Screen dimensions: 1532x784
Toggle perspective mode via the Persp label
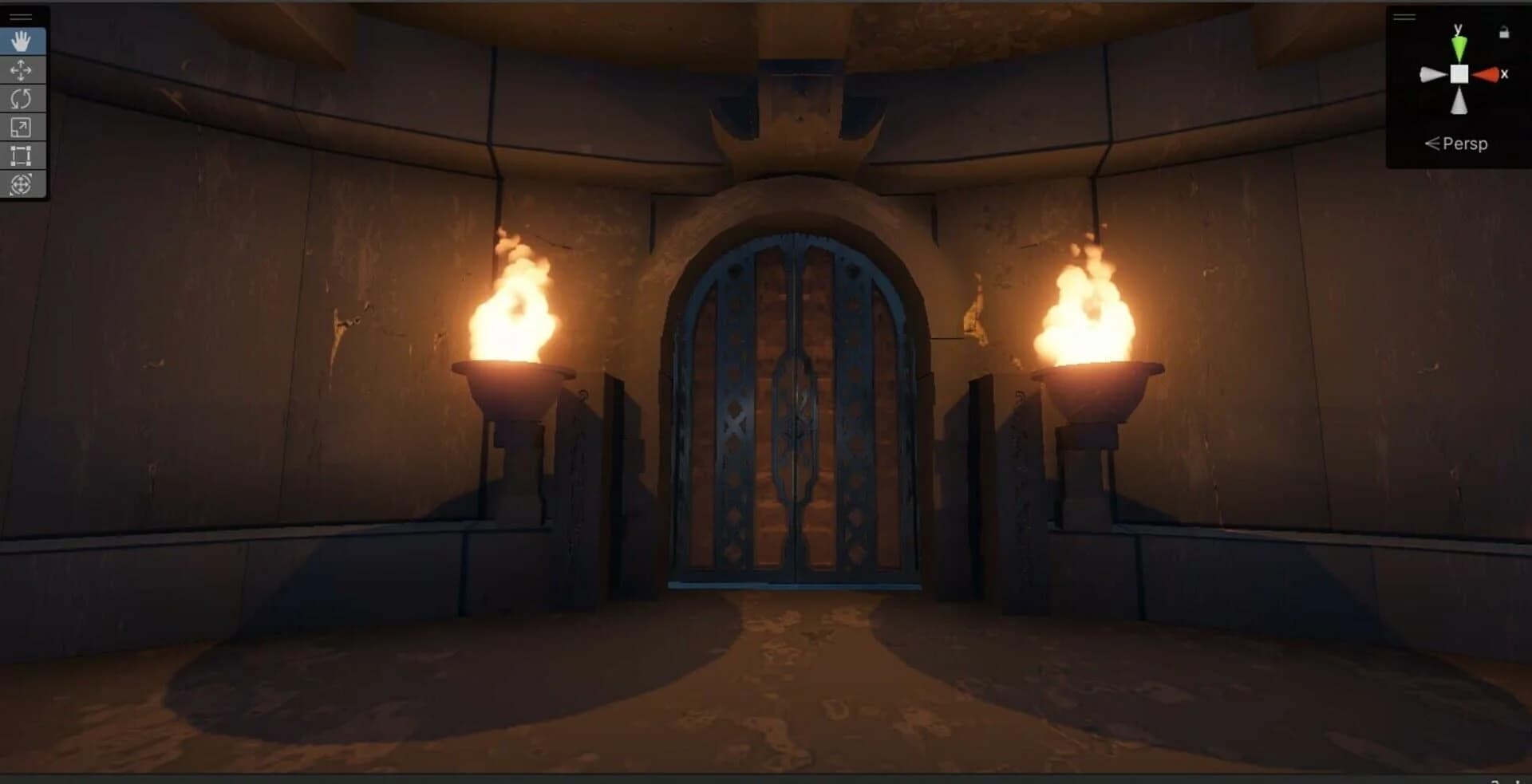[x=1465, y=144]
